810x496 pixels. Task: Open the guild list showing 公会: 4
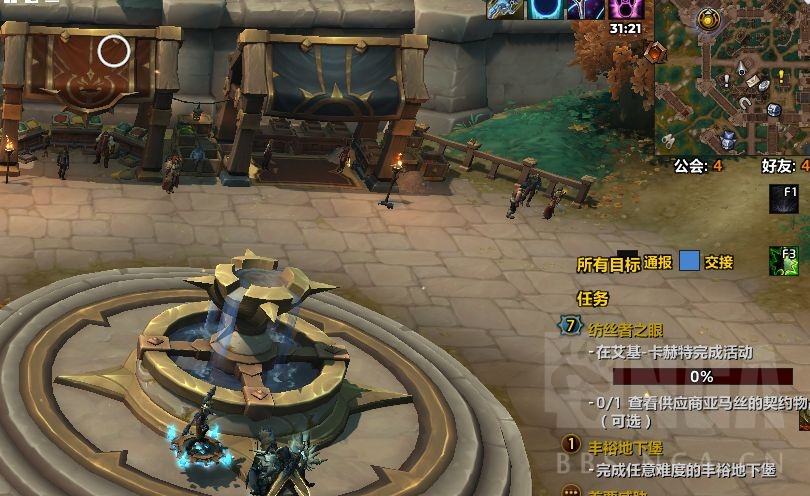point(698,166)
